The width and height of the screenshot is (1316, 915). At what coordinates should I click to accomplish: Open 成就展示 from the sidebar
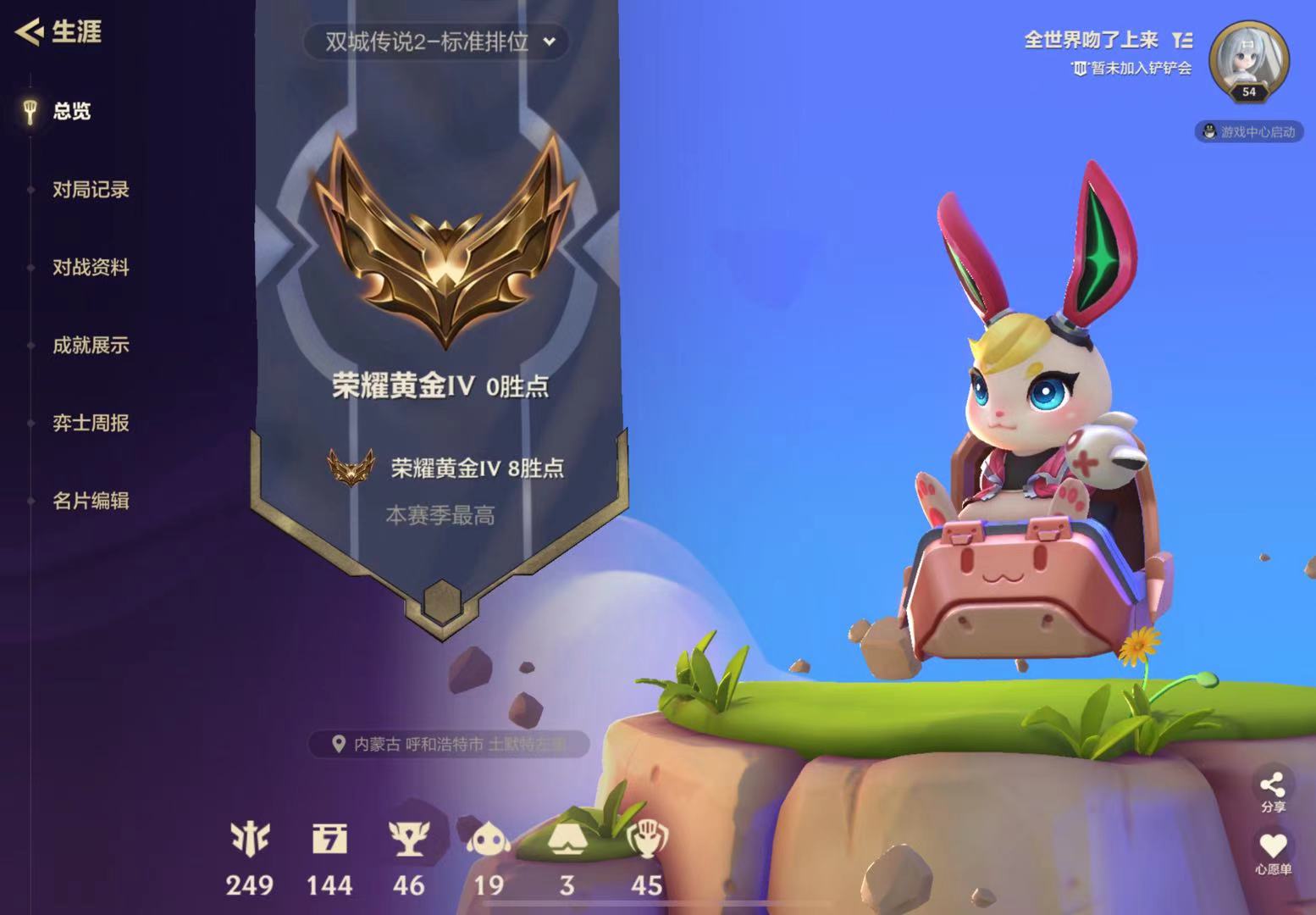click(x=91, y=347)
